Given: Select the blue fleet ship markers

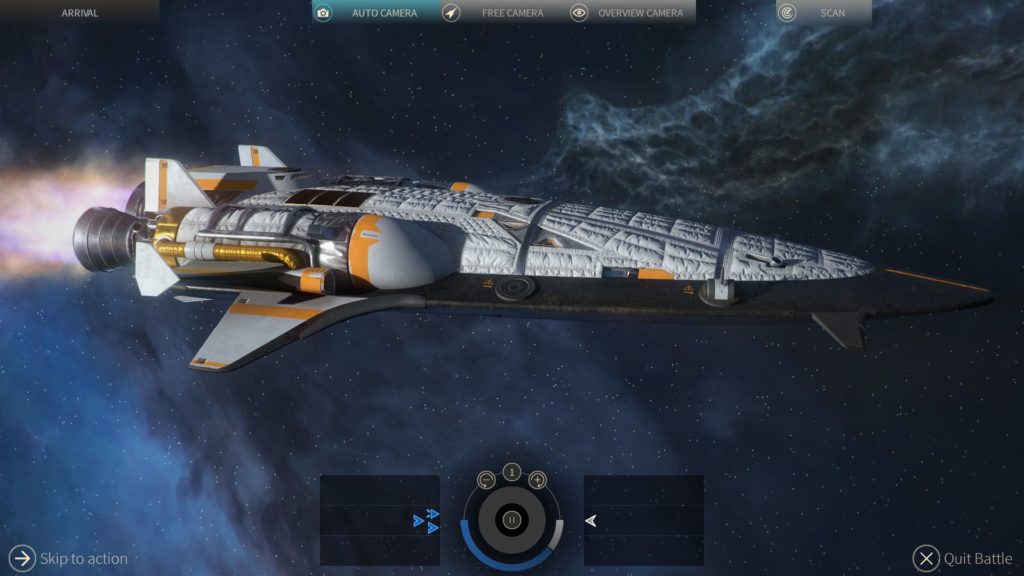Looking at the screenshot, I should [x=427, y=520].
